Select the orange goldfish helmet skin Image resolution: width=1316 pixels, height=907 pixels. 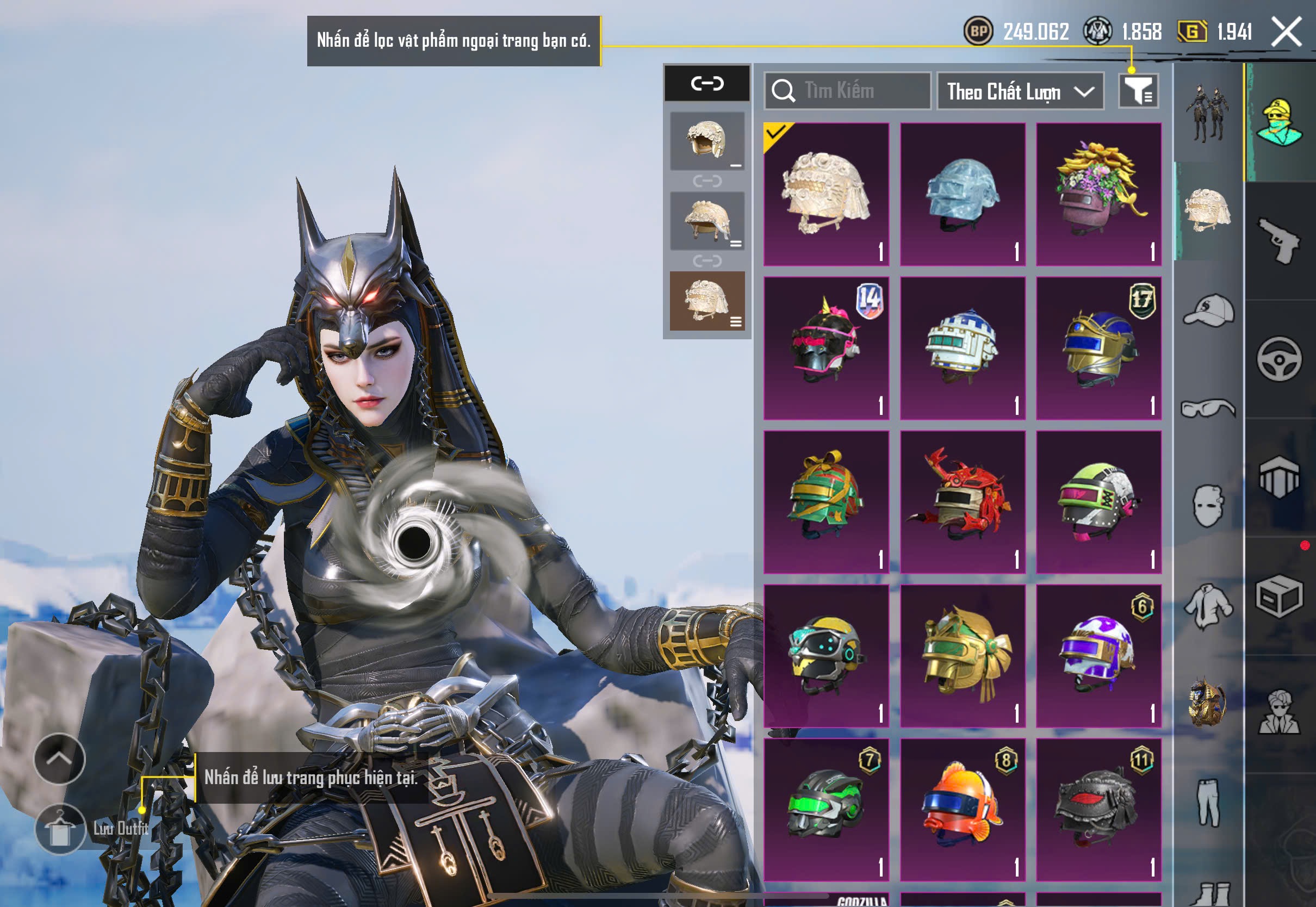(x=963, y=810)
